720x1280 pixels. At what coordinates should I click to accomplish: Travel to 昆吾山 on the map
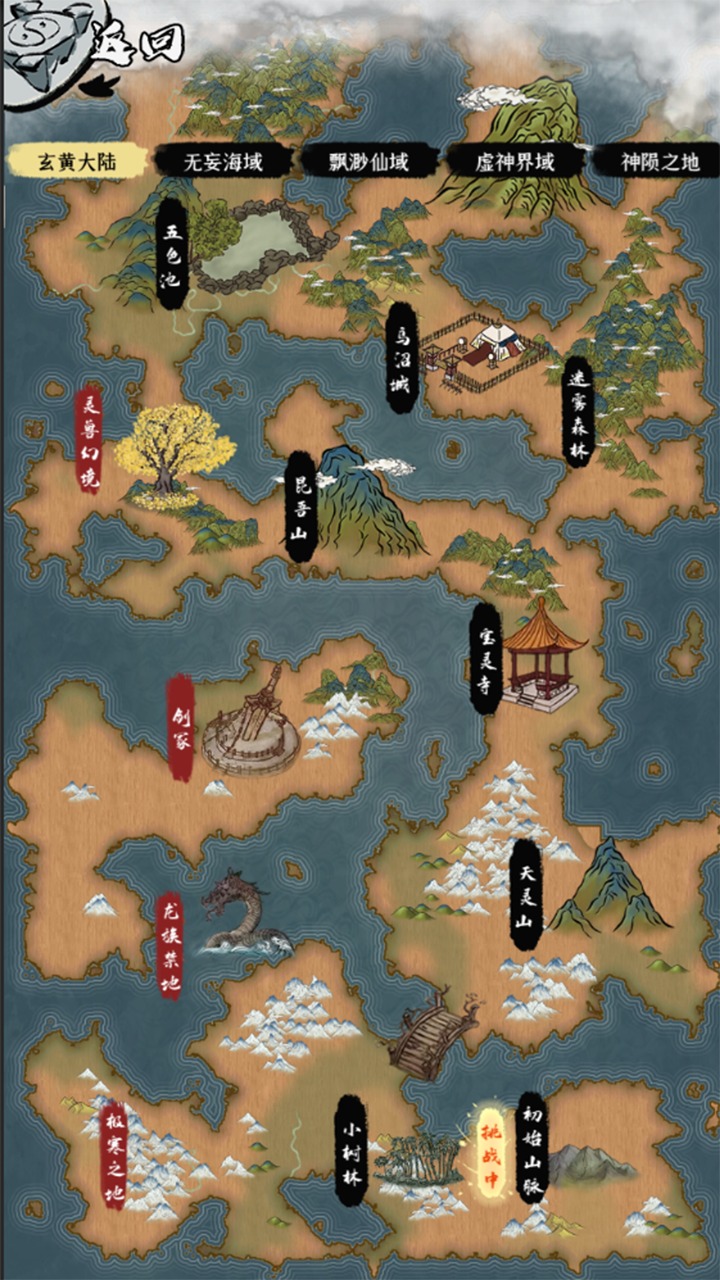[x=298, y=506]
